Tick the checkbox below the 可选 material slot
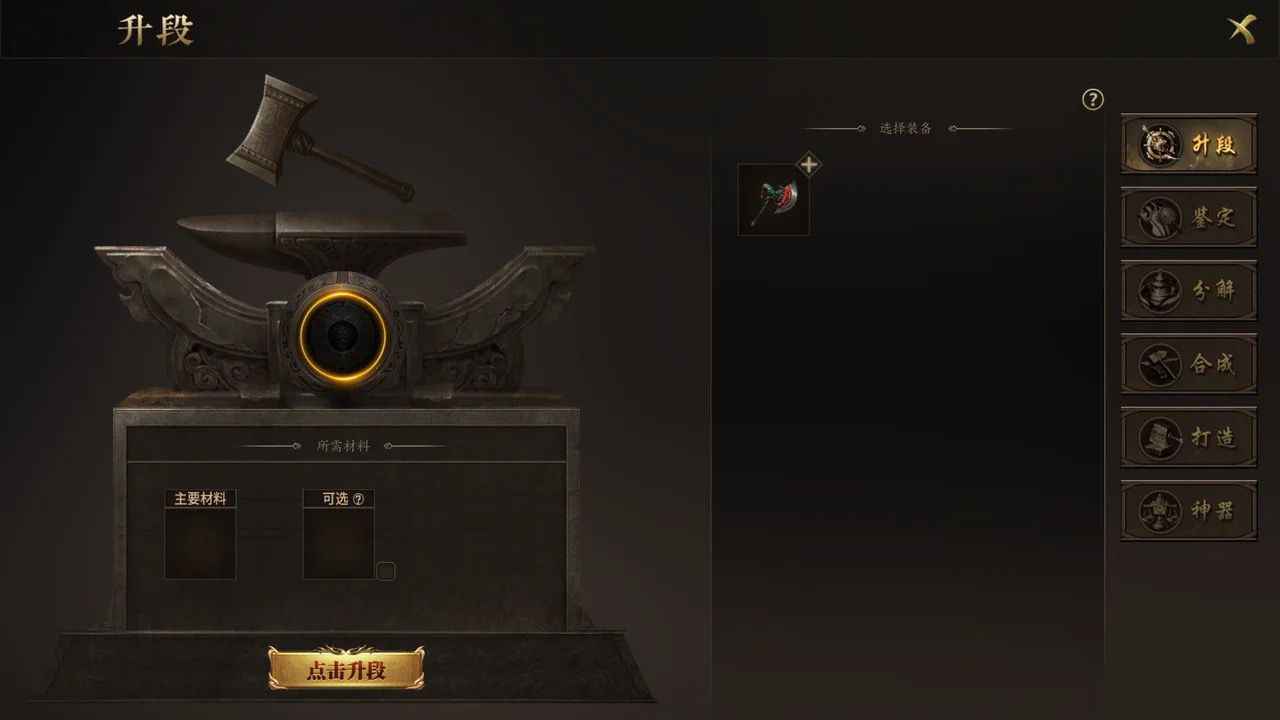The height and width of the screenshot is (720, 1280). click(387, 570)
